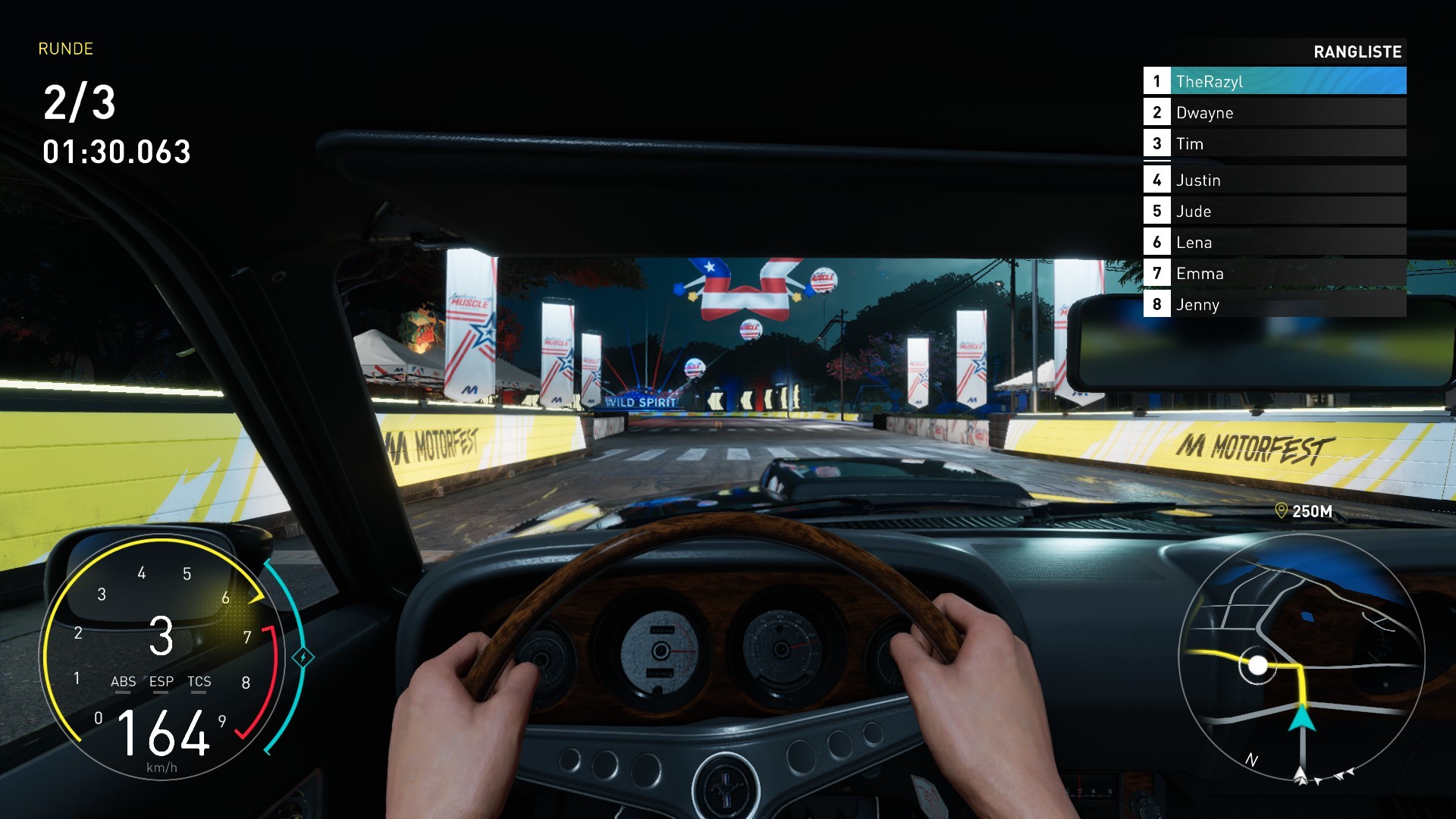Toggle the TCS indicator
The height and width of the screenshot is (819, 1456).
tap(199, 682)
